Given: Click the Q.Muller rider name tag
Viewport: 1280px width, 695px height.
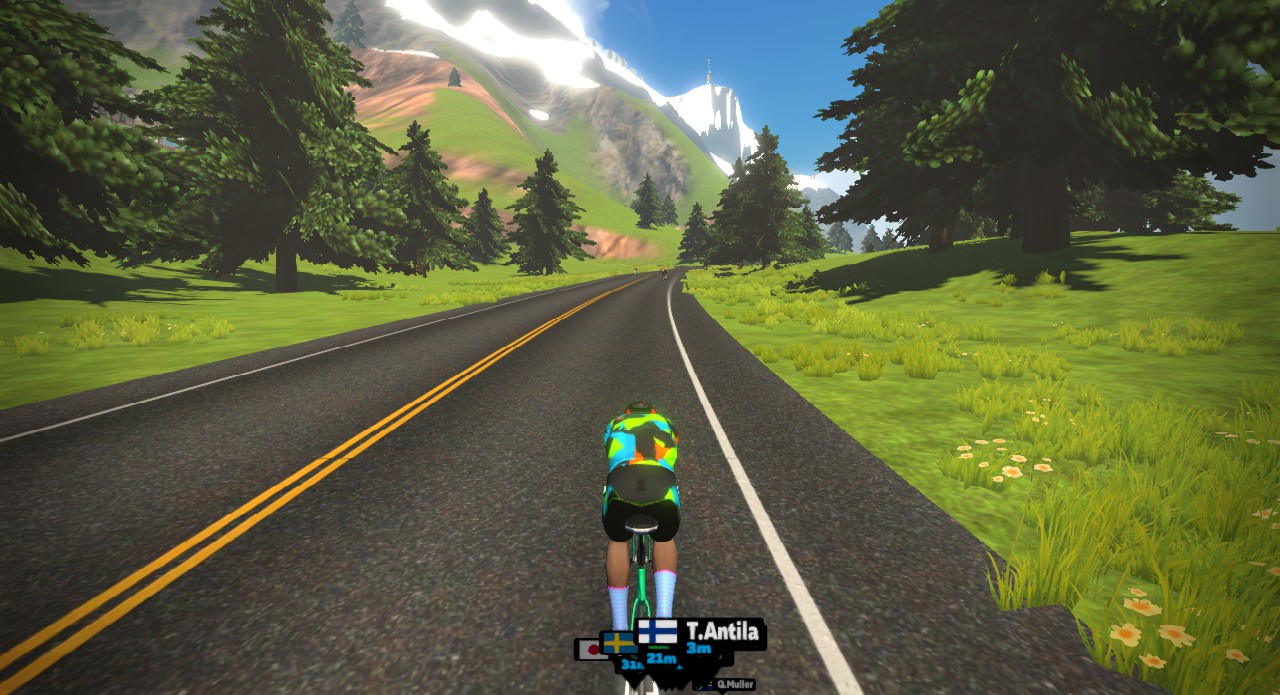Looking at the screenshot, I should coord(734,685).
